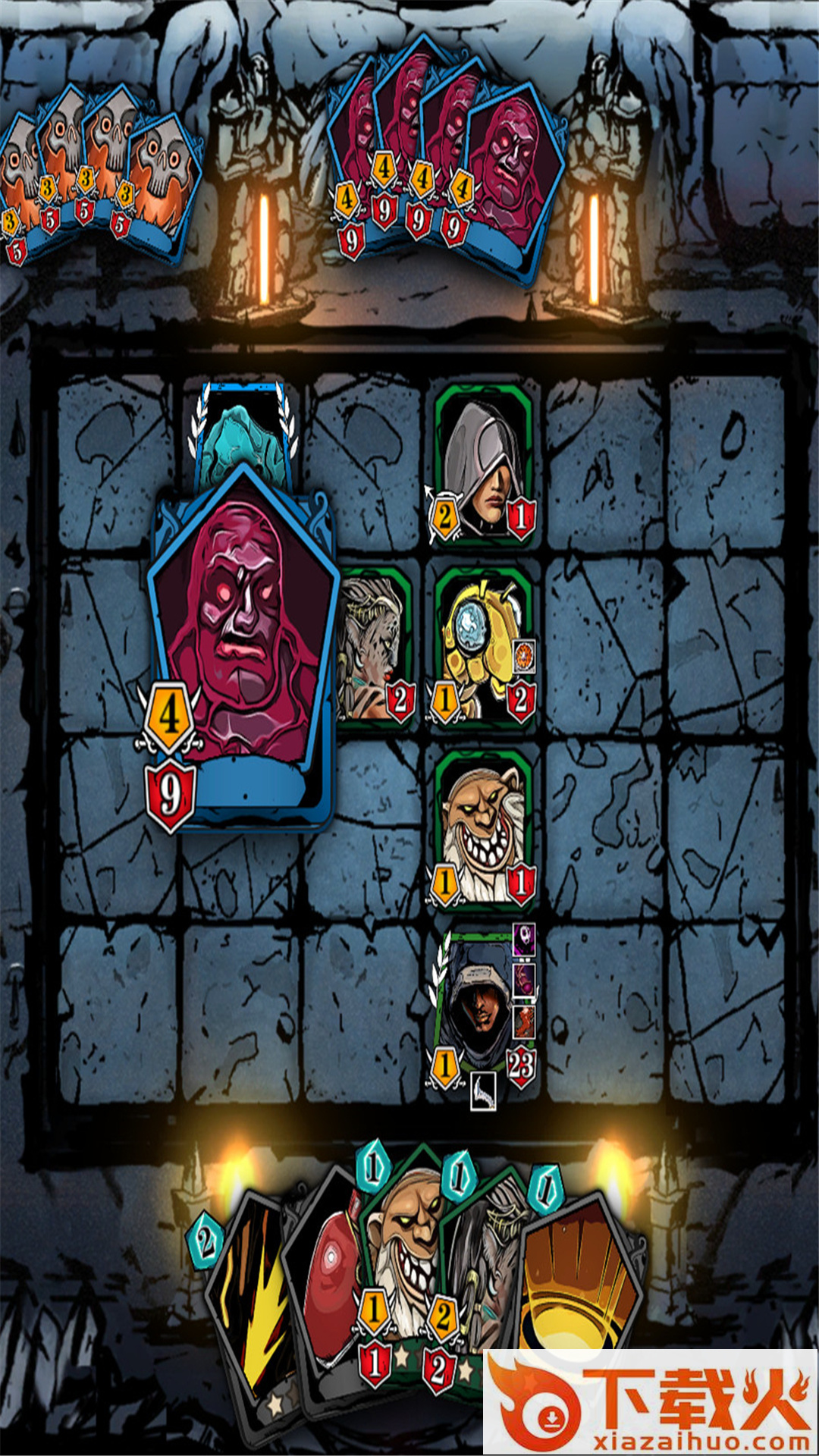Image resolution: width=819 pixels, height=1456 pixels.
Task: Select the pale-haired woman unit beside golem
Action: 375,645
